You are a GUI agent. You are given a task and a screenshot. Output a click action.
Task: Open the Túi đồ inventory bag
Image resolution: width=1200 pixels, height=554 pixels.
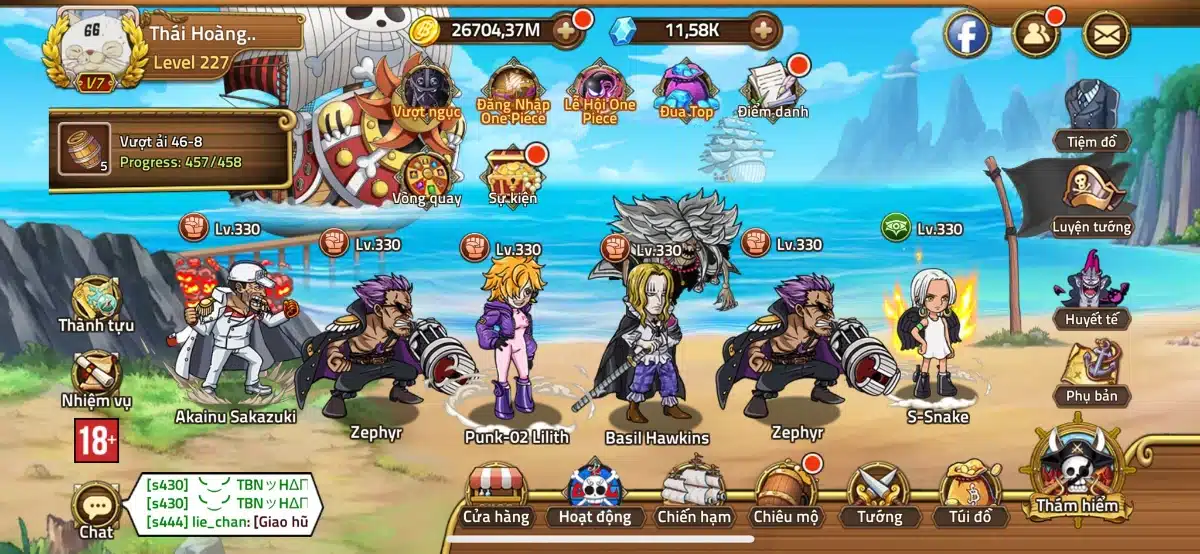[968, 492]
